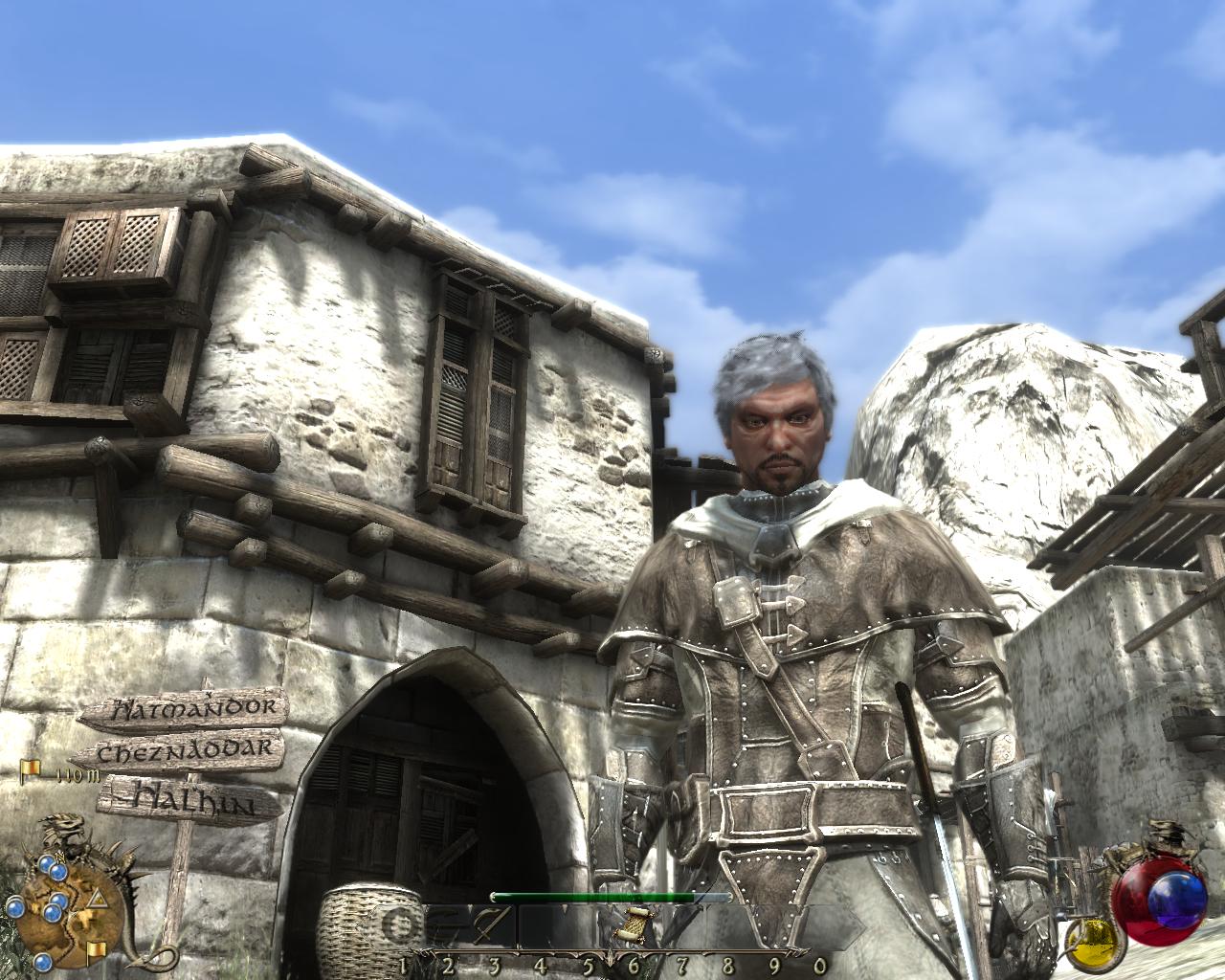
Task: Use the ring icon in hotbar slot 1
Action: tap(404, 925)
